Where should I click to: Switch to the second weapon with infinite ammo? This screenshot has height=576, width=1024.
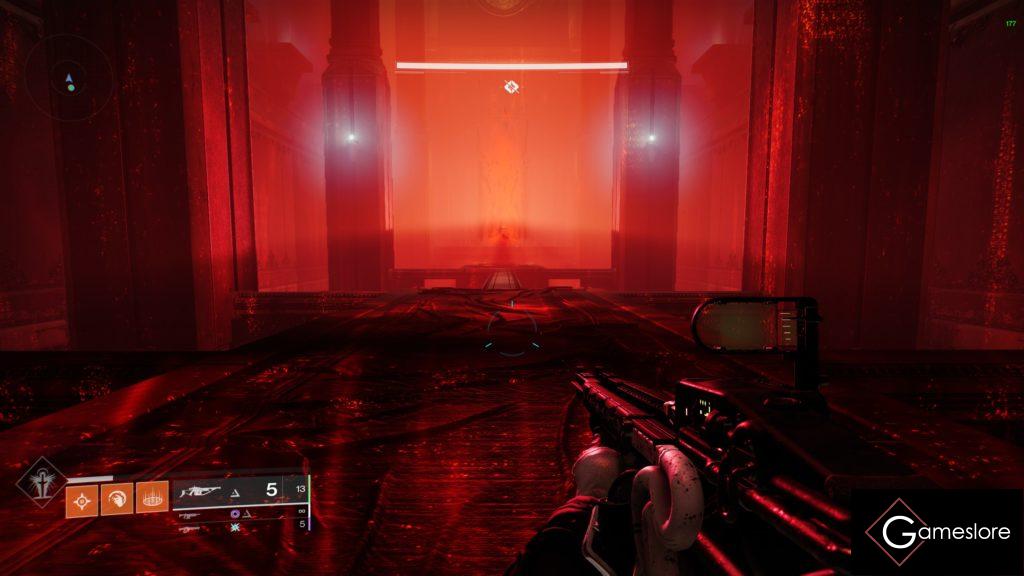240,514
